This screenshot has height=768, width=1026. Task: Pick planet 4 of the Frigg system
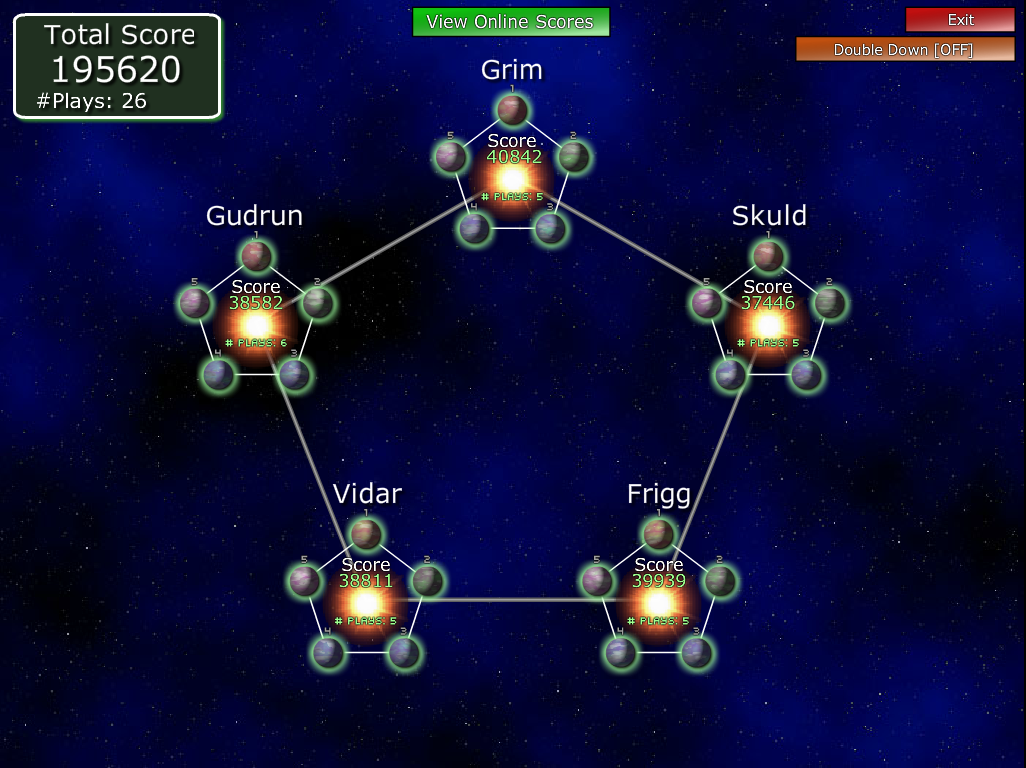(x=620, y=653)
